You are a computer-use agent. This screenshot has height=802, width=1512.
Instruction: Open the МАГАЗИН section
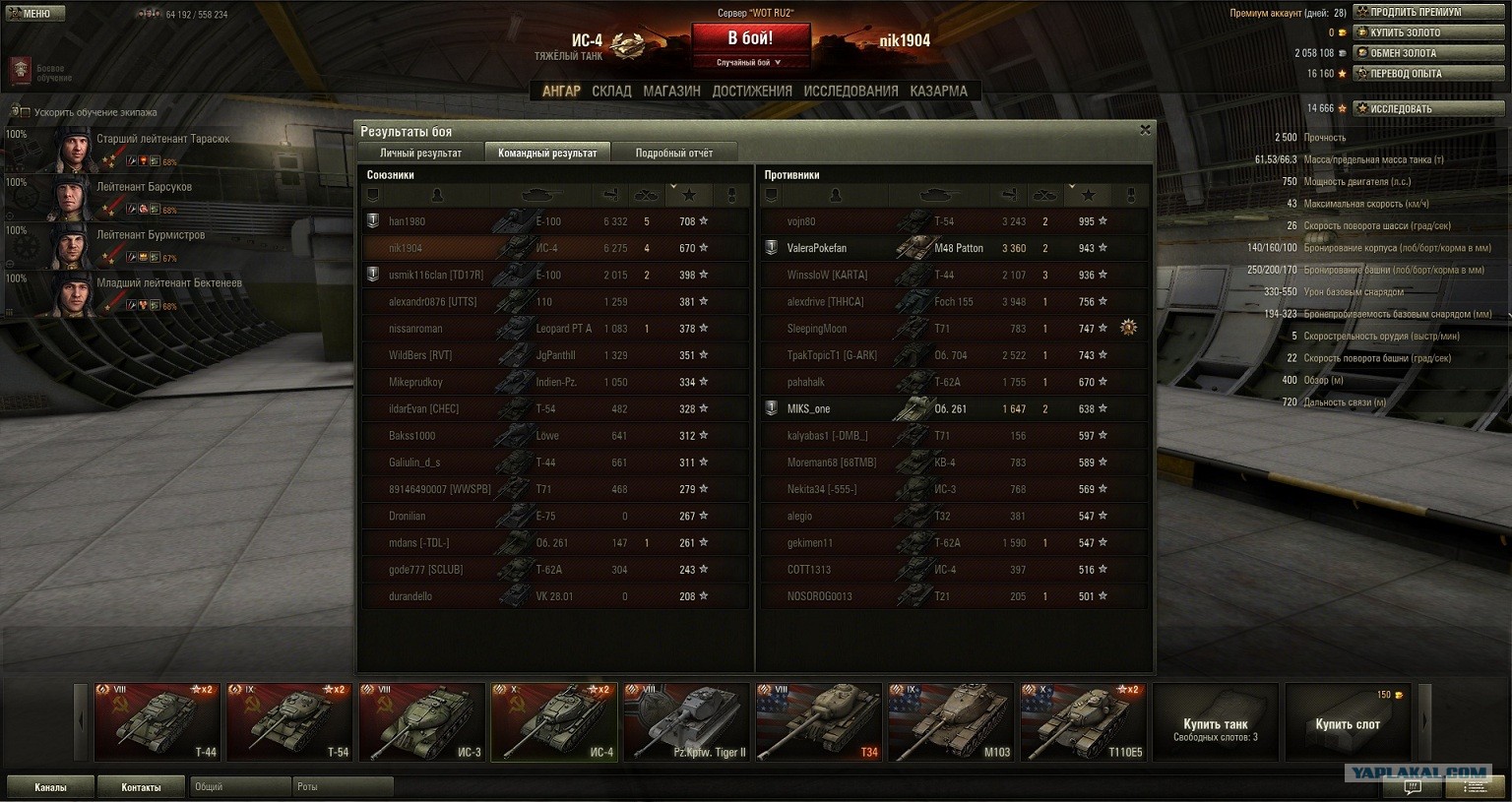[x=671, y=91]
